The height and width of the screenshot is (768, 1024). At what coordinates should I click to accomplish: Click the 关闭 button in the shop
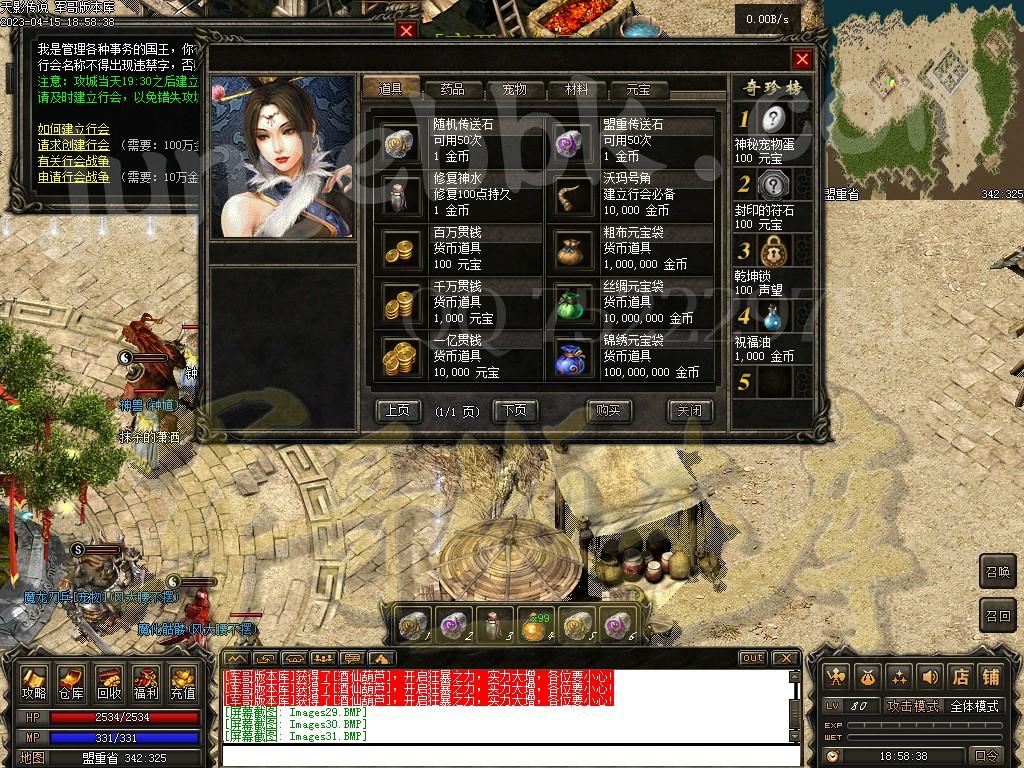(x=689, y=410)
